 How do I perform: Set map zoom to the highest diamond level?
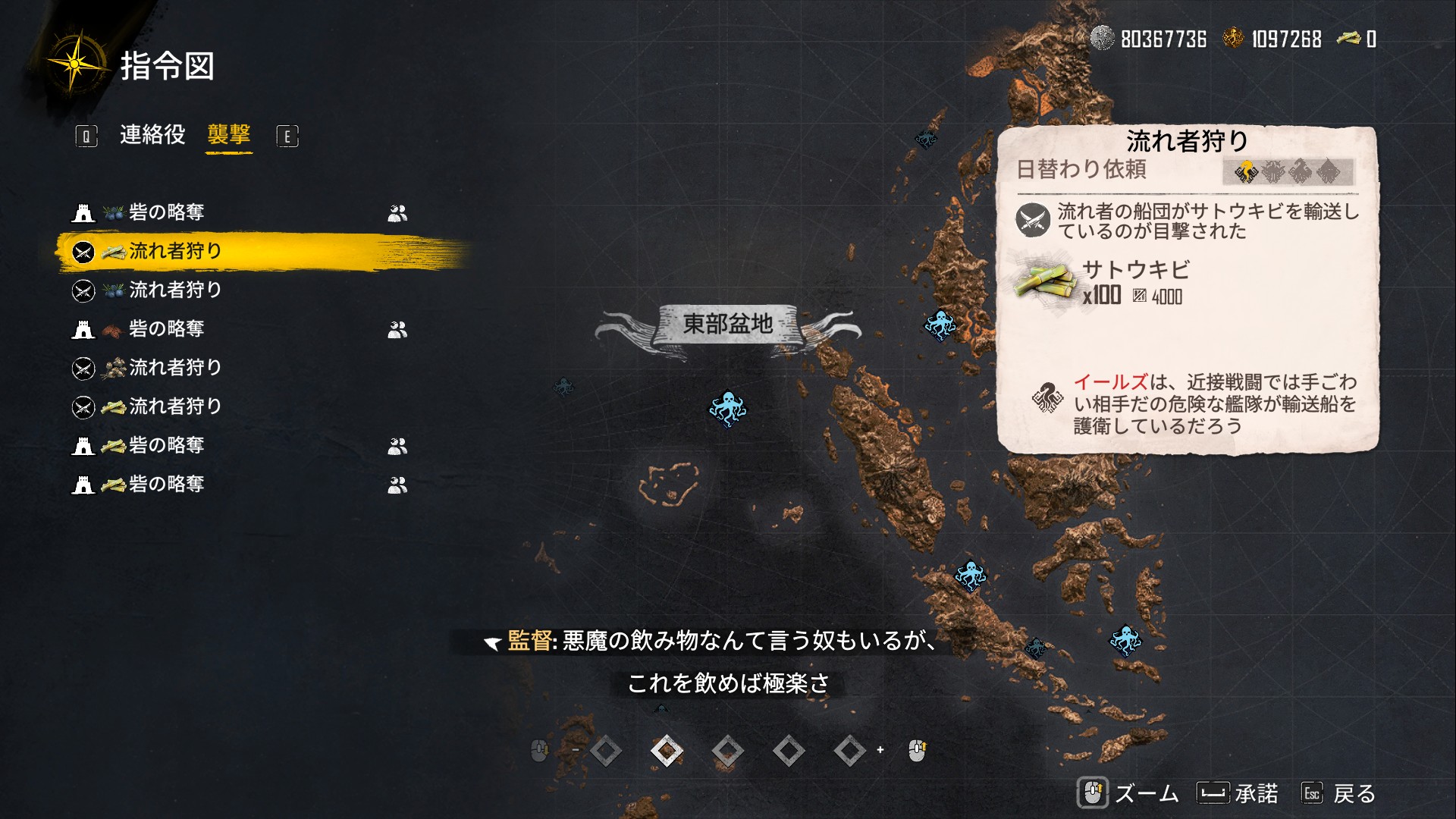click(x=849, y=751)
